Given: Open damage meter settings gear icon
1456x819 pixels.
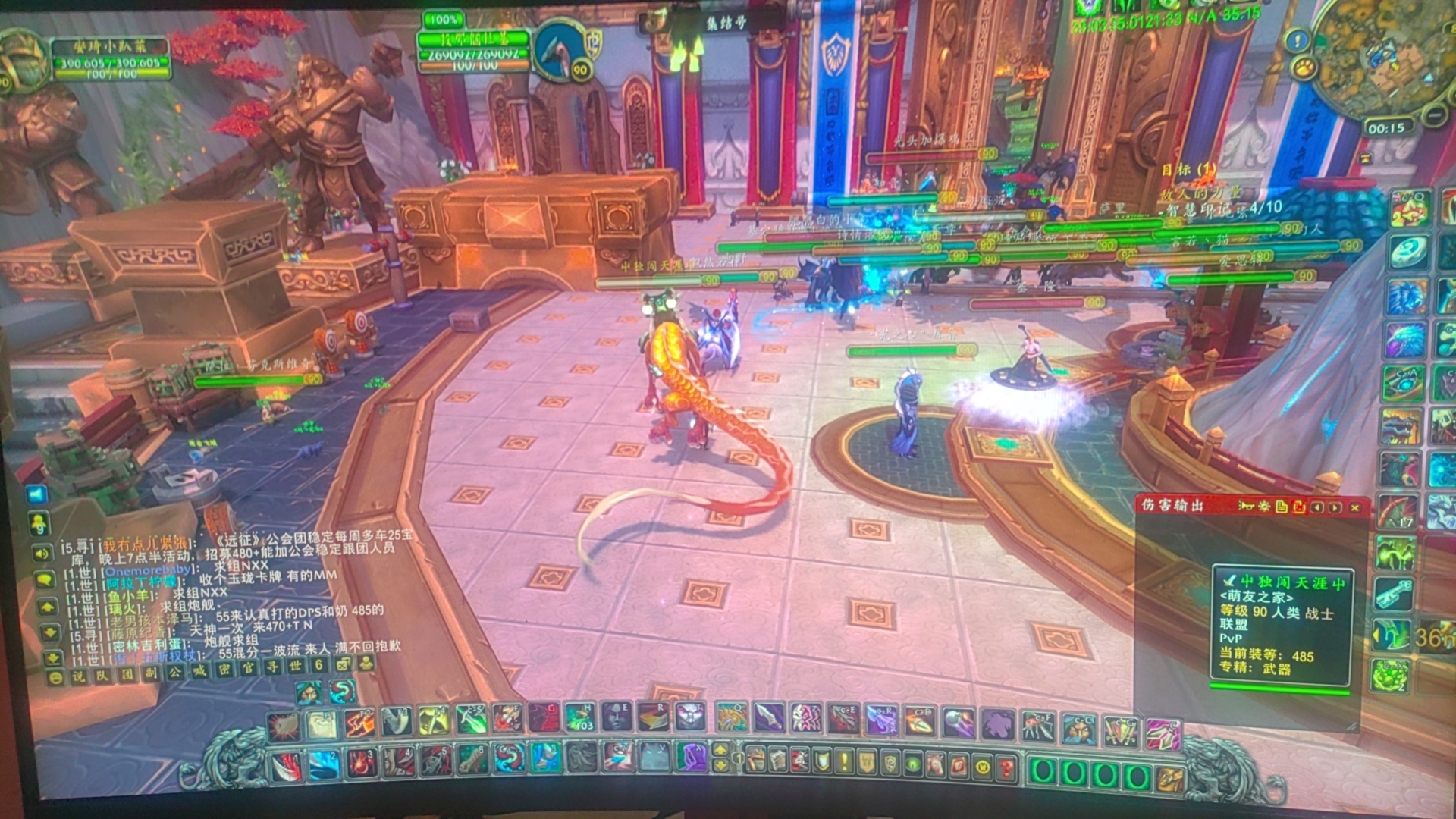Looking at the screenshot, I should [x=1263, y=507].
